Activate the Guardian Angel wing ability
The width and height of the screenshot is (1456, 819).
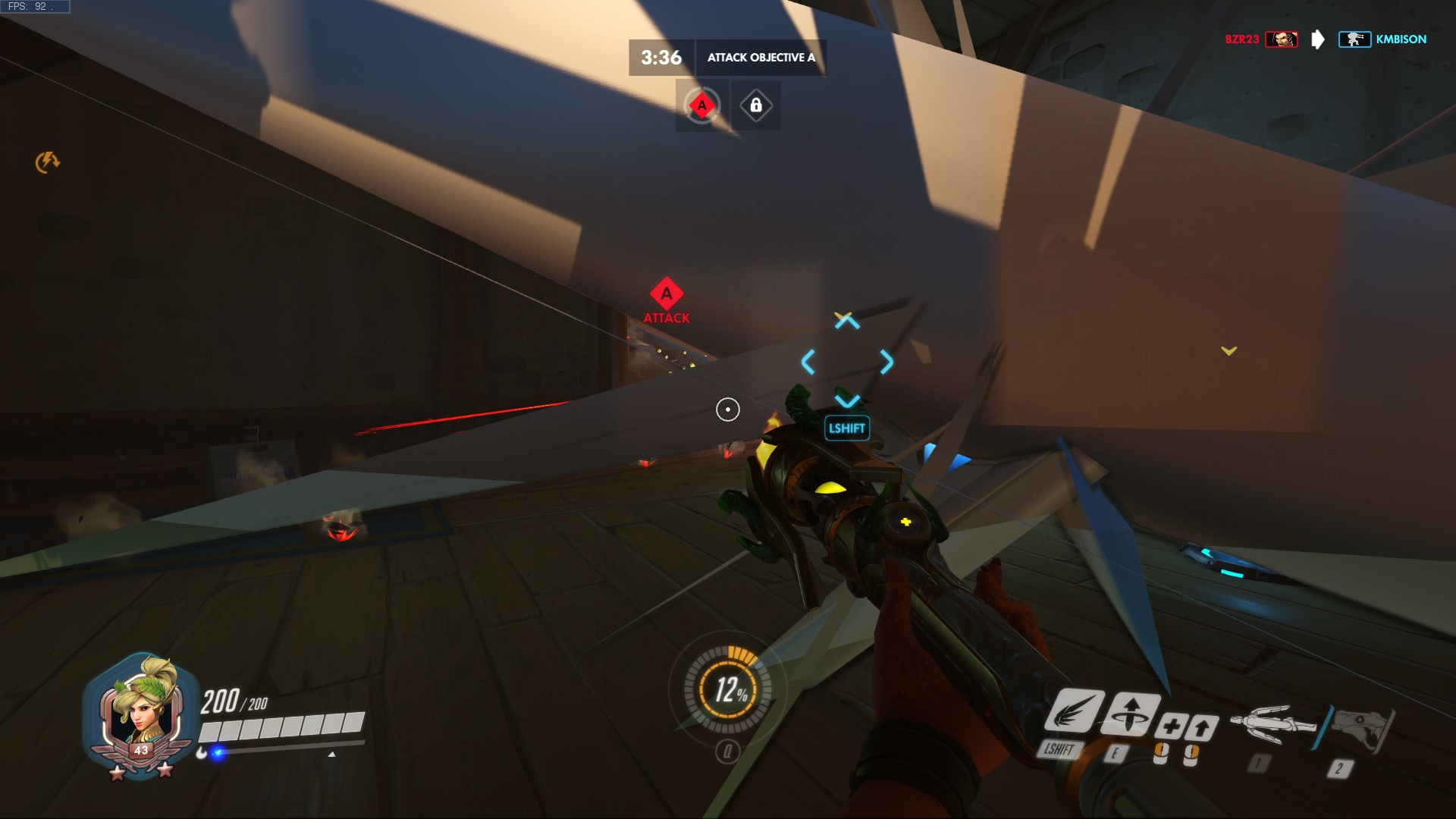(x=1075, y=711)
